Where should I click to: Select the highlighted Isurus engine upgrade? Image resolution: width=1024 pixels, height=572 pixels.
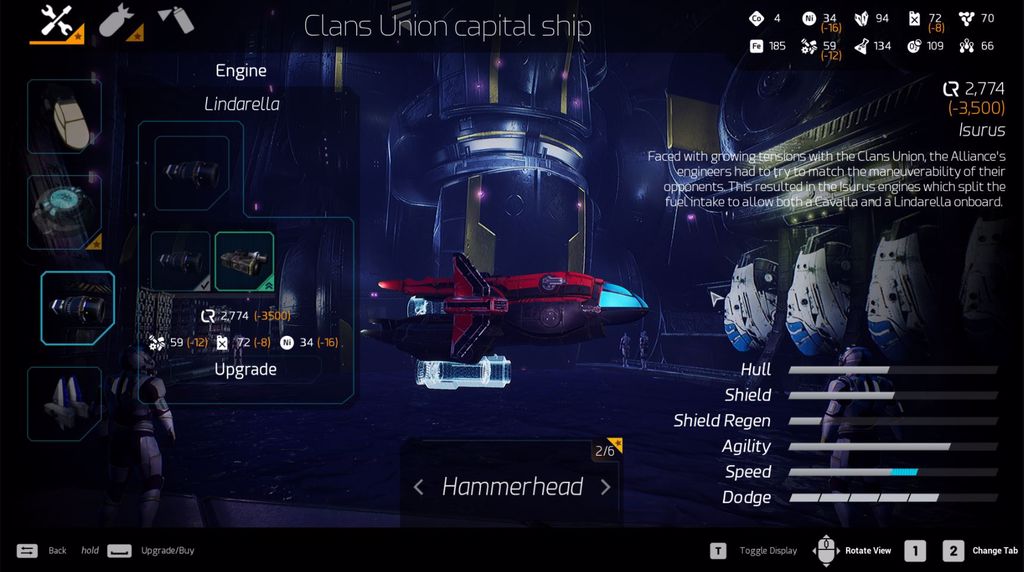(x=244, y=261)
